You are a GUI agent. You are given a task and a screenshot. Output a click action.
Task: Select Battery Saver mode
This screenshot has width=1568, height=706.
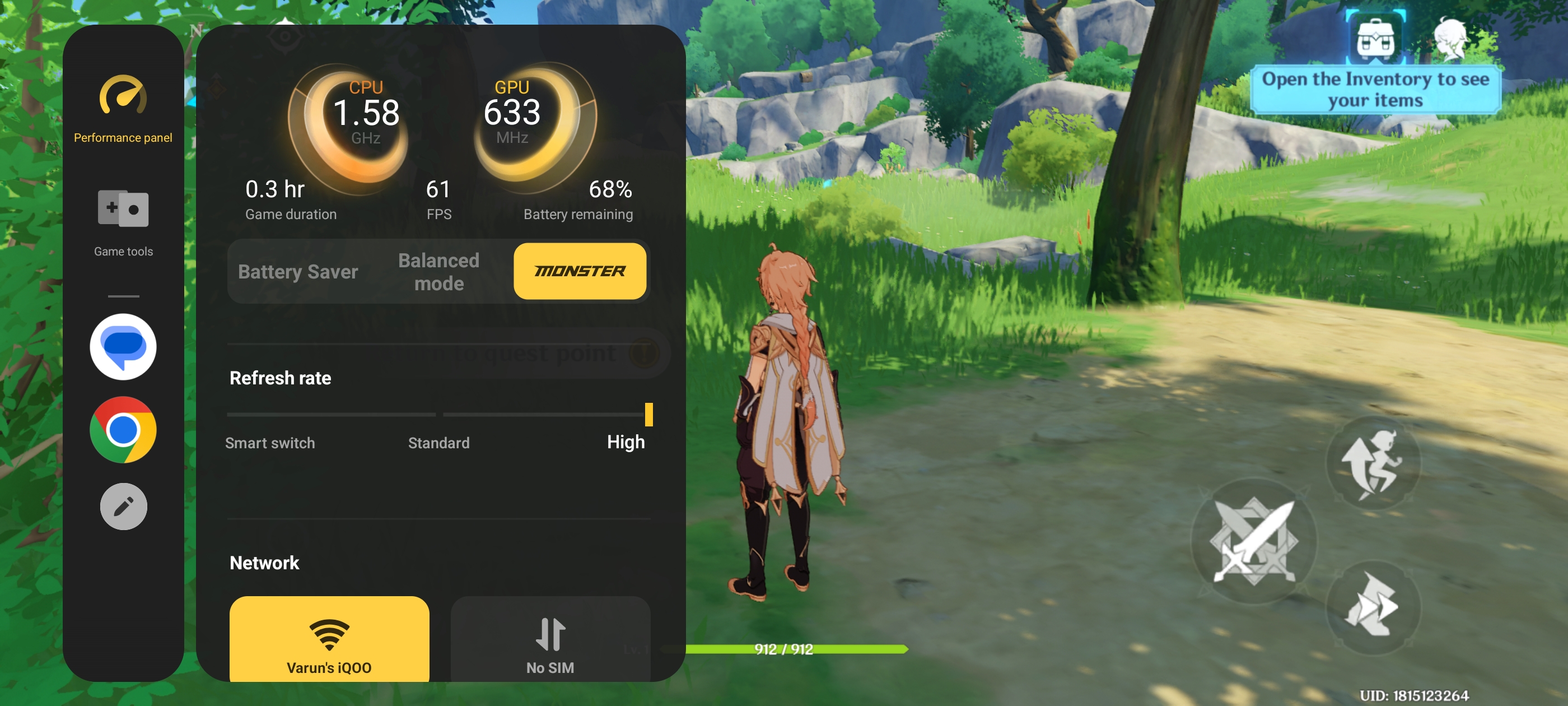click(x=298, y=272)
